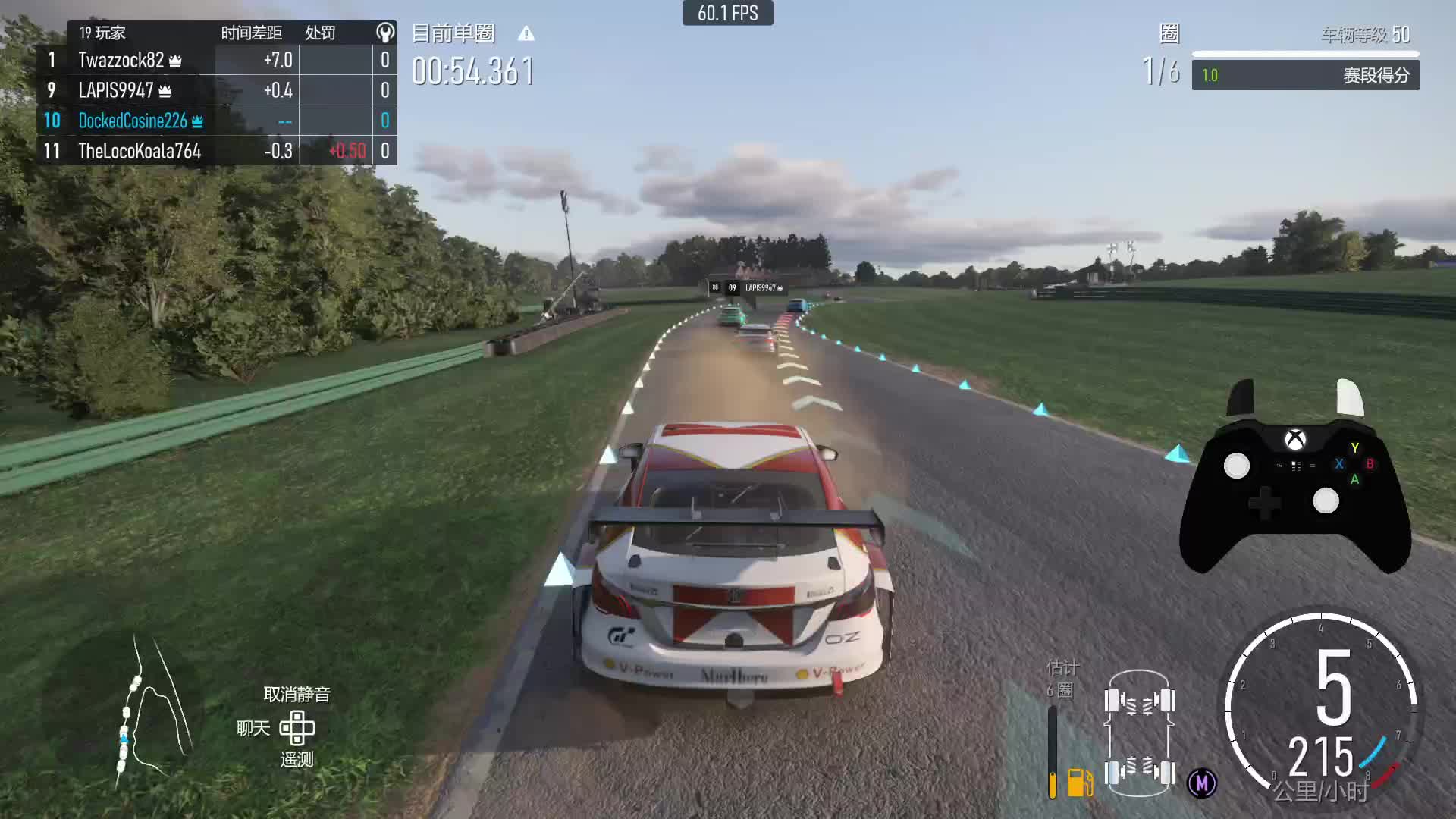Click the 时间差距 time gap column header
1456x819 pixels.
pyautogui.click(x=252, y=33)
